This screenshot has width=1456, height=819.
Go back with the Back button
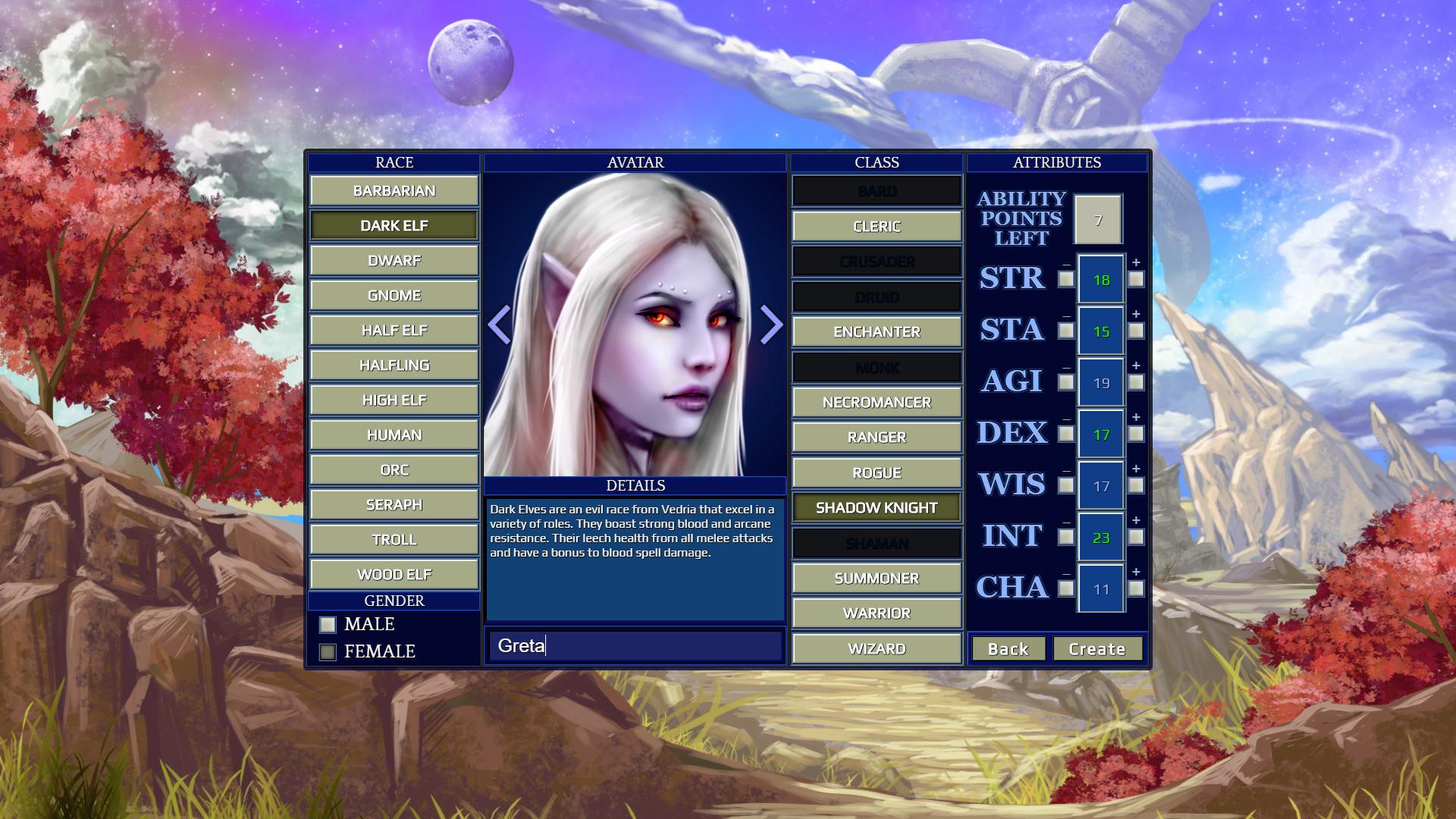pyautogui.click(x=1008, y=649)
